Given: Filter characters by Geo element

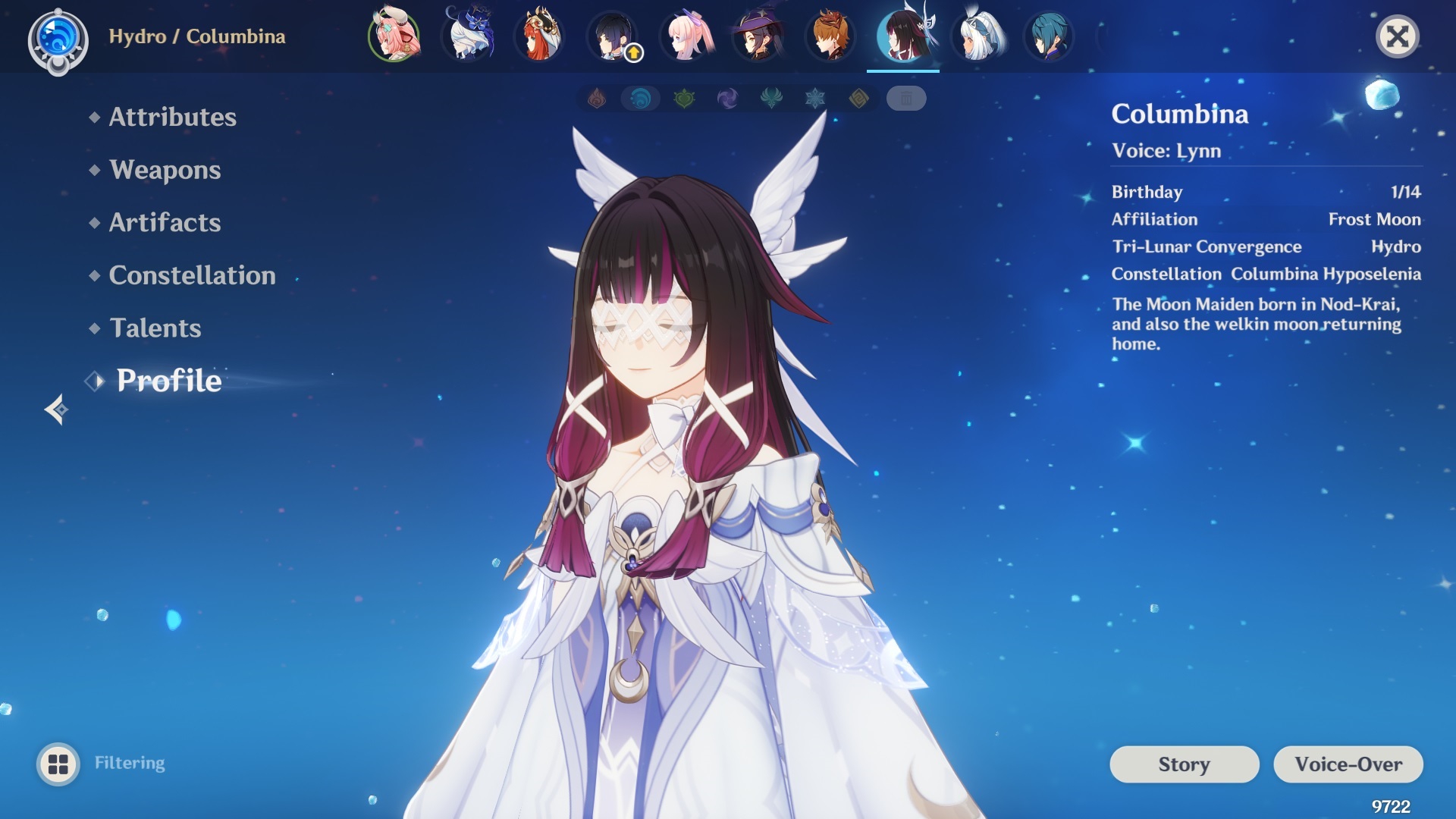Looking at the screenshot, I should (858, 99).
